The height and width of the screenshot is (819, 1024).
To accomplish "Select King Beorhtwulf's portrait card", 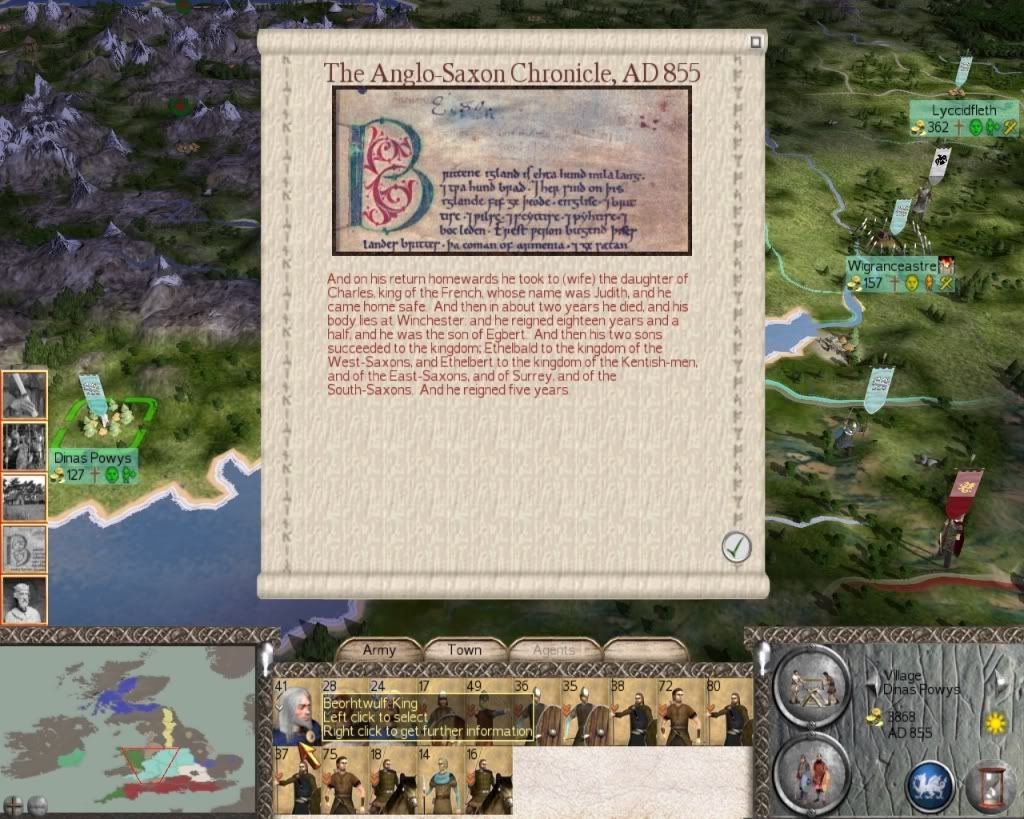I will point(296,713).
